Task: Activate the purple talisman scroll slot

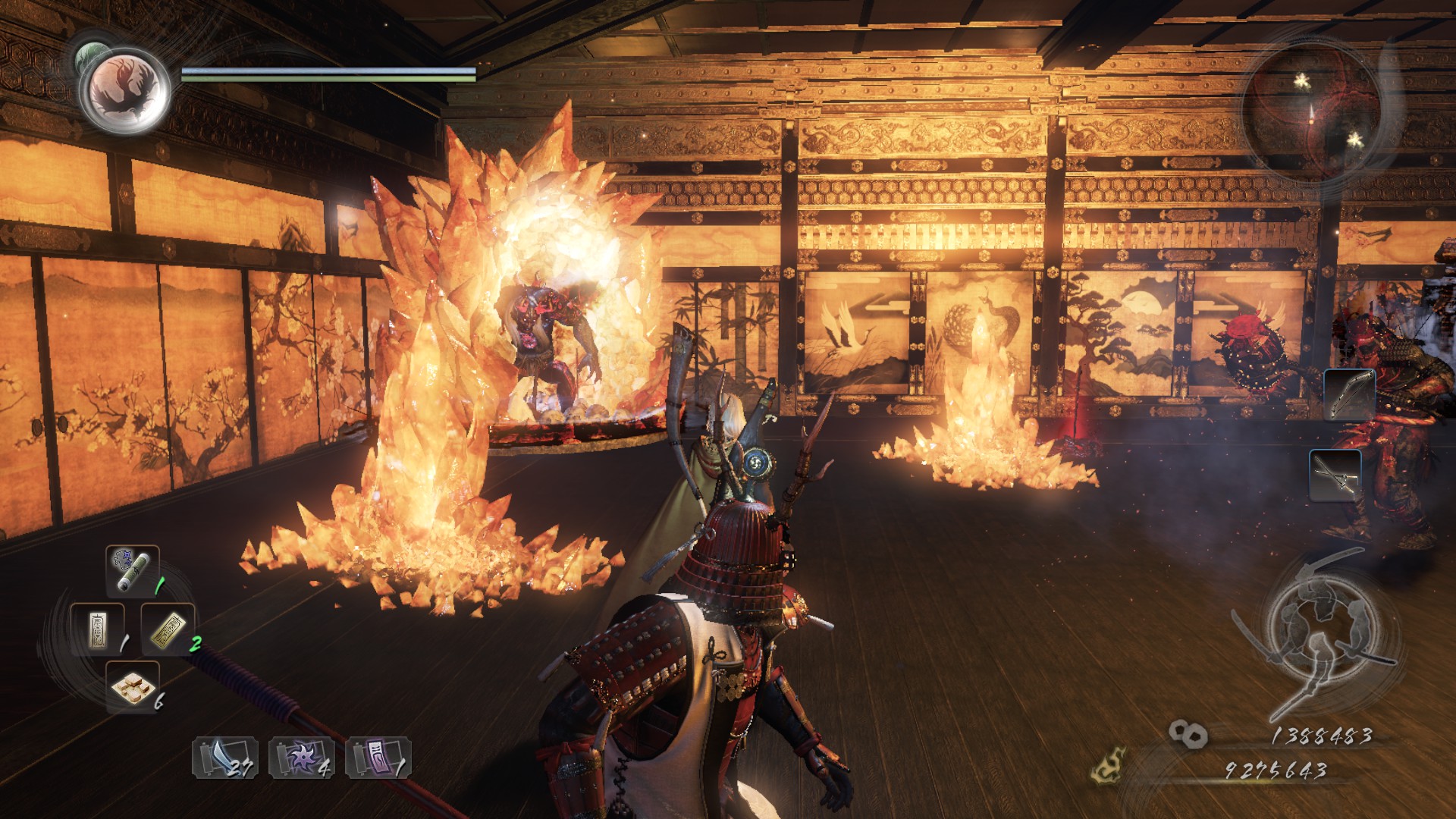Action: (378, 758)
